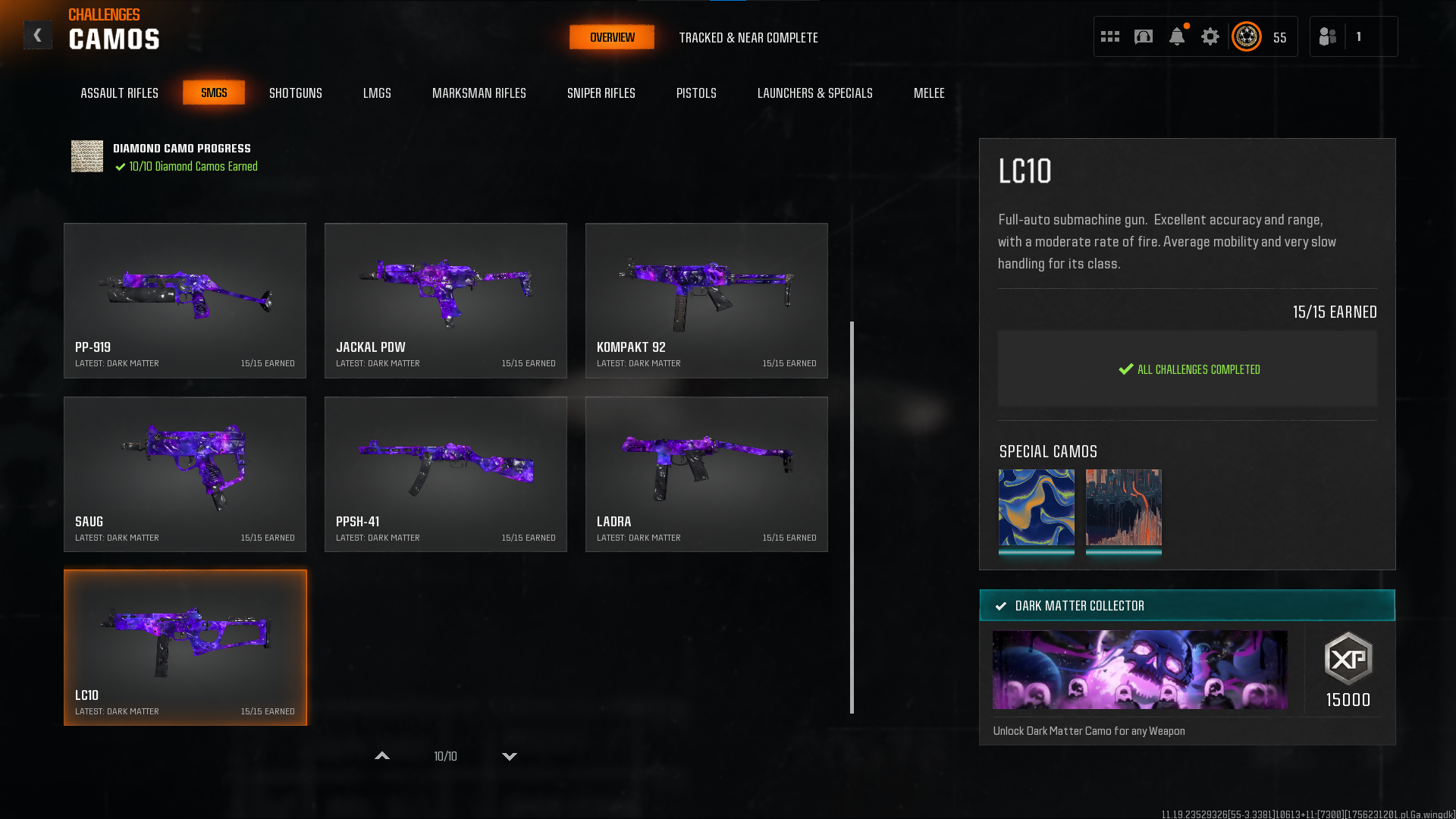Choose the Pistols category
This screenshot has height=819, width=1456.
(695, 93)
